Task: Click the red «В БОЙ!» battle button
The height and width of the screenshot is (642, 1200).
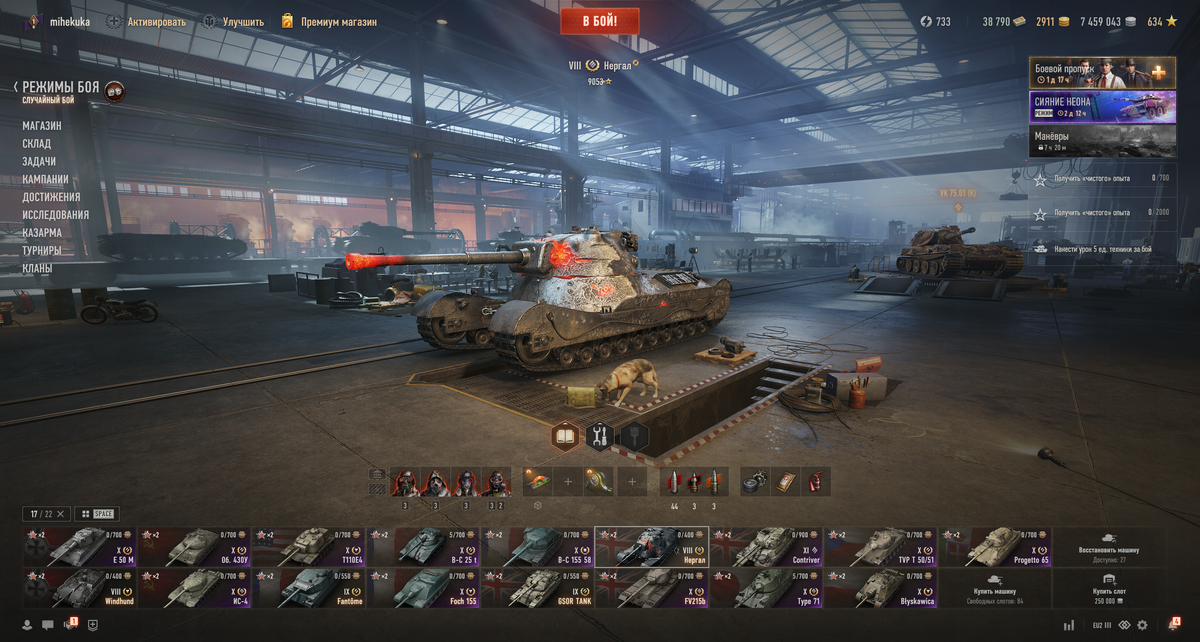Action: pyautogui.click(x=600, y=21)
